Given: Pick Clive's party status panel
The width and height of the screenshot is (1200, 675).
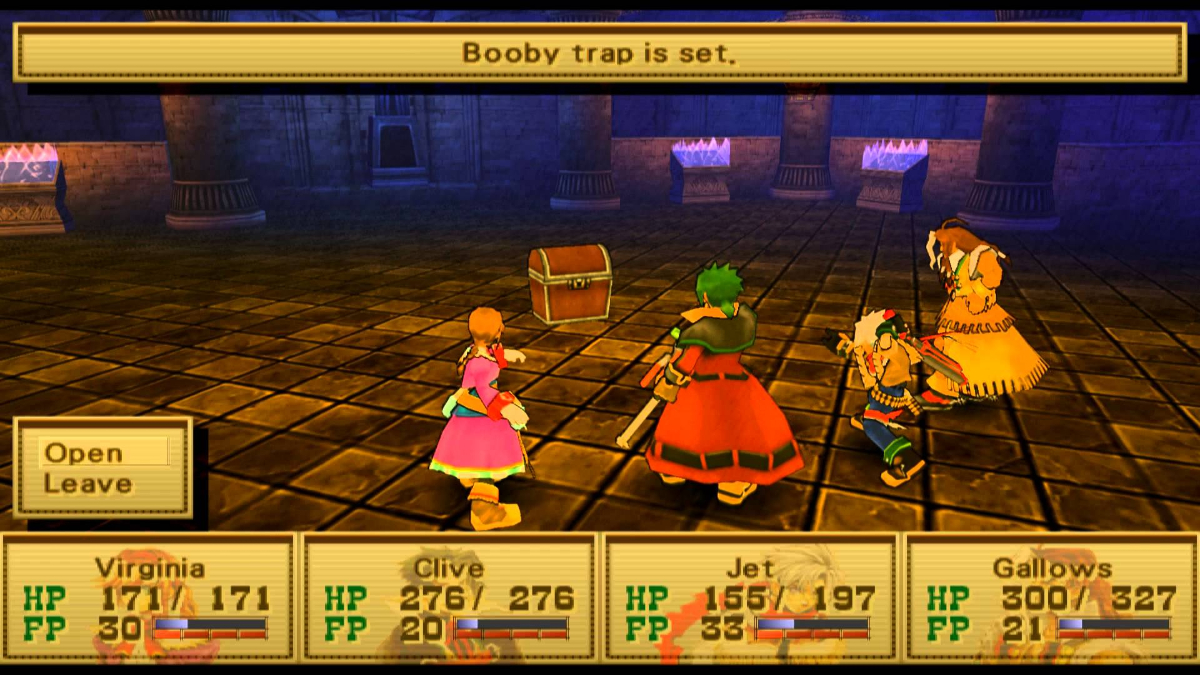Looking at the screenshot, I should point(450,598).
